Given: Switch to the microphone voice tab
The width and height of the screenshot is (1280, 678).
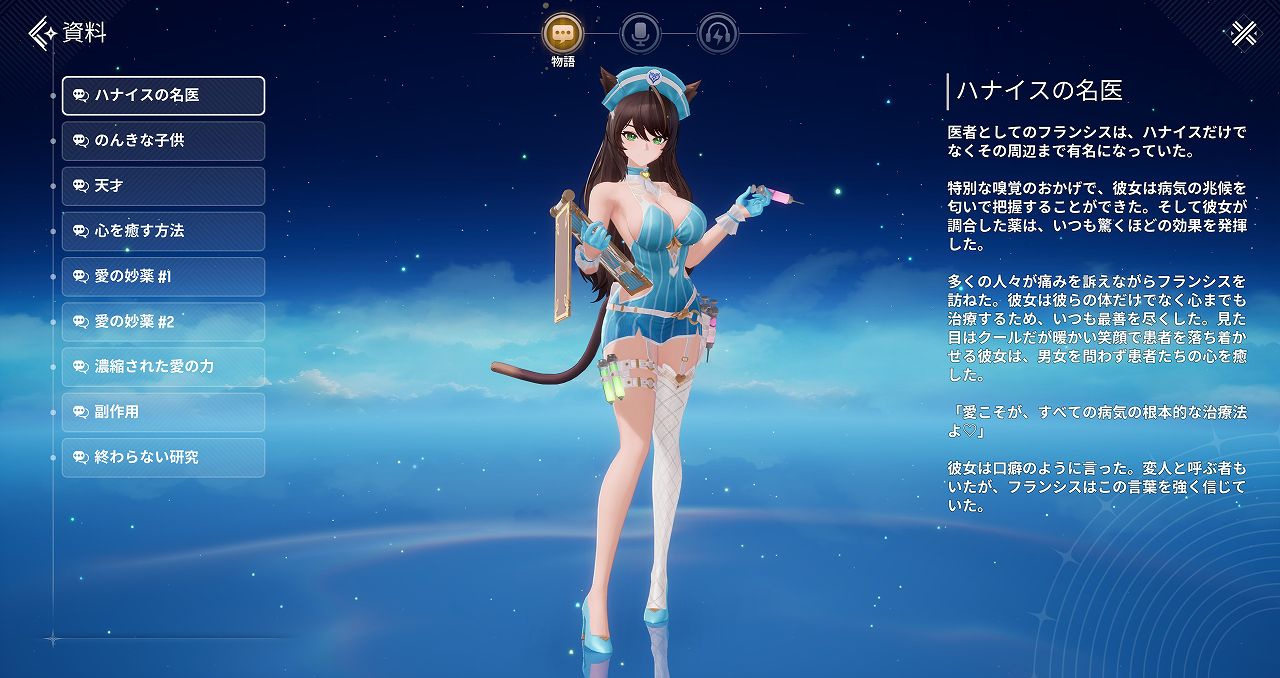Looking at the screenshot, I should point(640,34).
